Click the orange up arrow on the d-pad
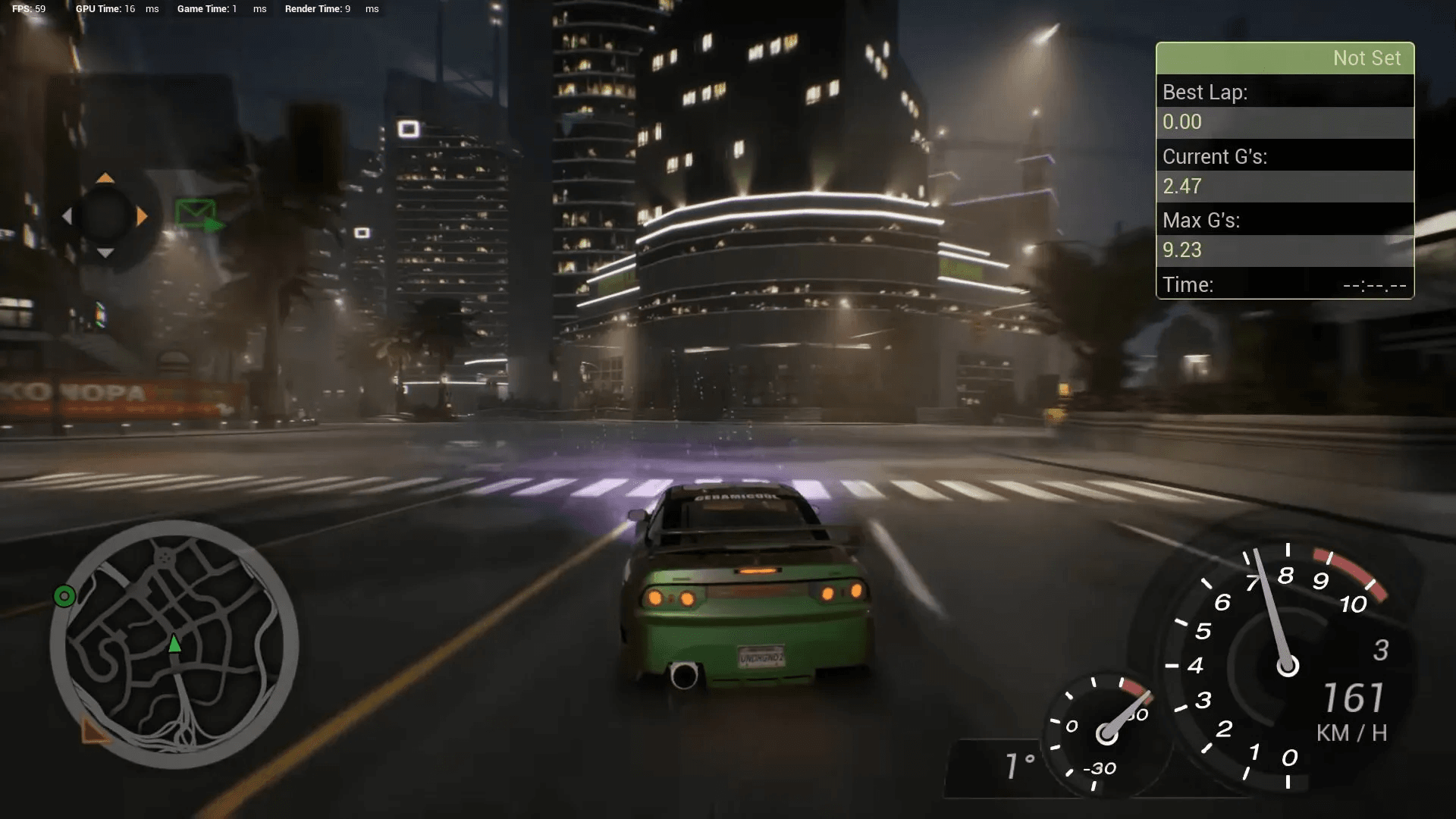This screenshot has width=1456, height=819. pyautogui.click(x=105, y=180)
